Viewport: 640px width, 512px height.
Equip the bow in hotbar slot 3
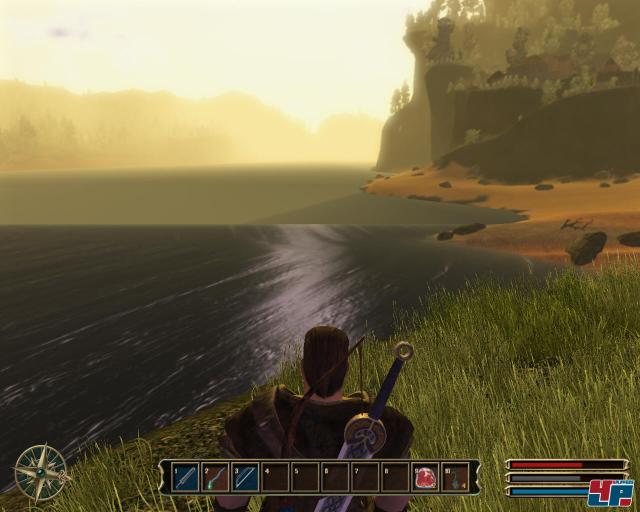coord(246,477)
